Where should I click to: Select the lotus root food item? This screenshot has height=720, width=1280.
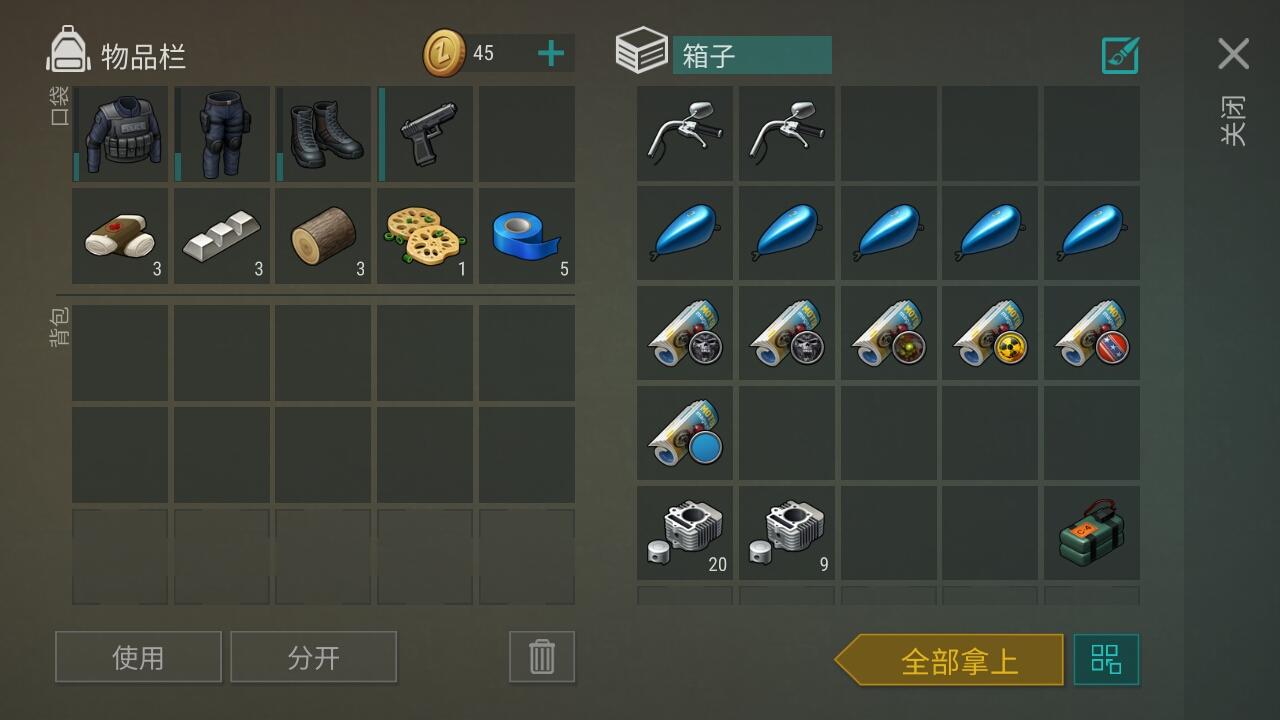tap(425, 236)
